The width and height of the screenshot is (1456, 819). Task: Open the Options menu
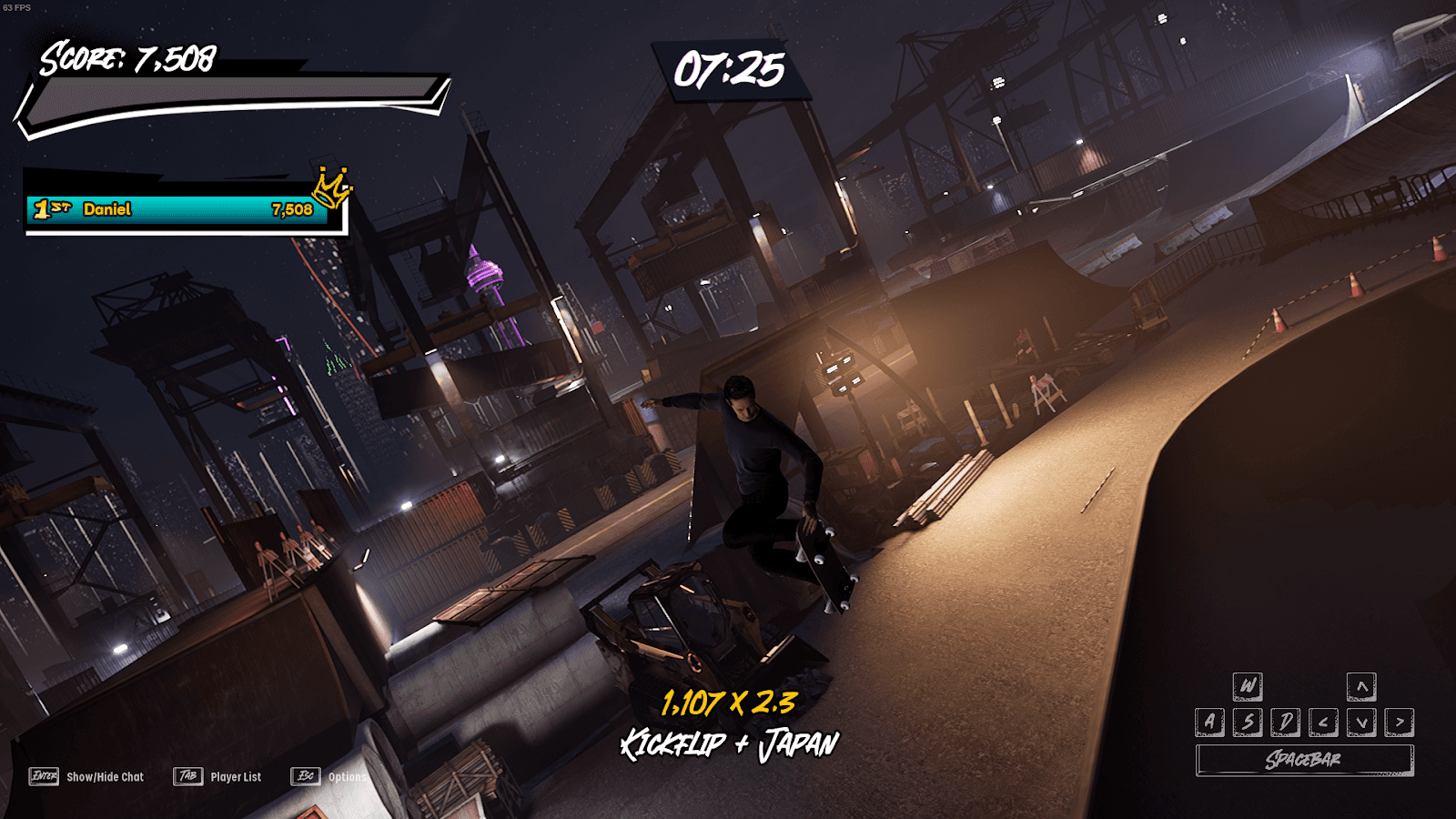point(348,779)
